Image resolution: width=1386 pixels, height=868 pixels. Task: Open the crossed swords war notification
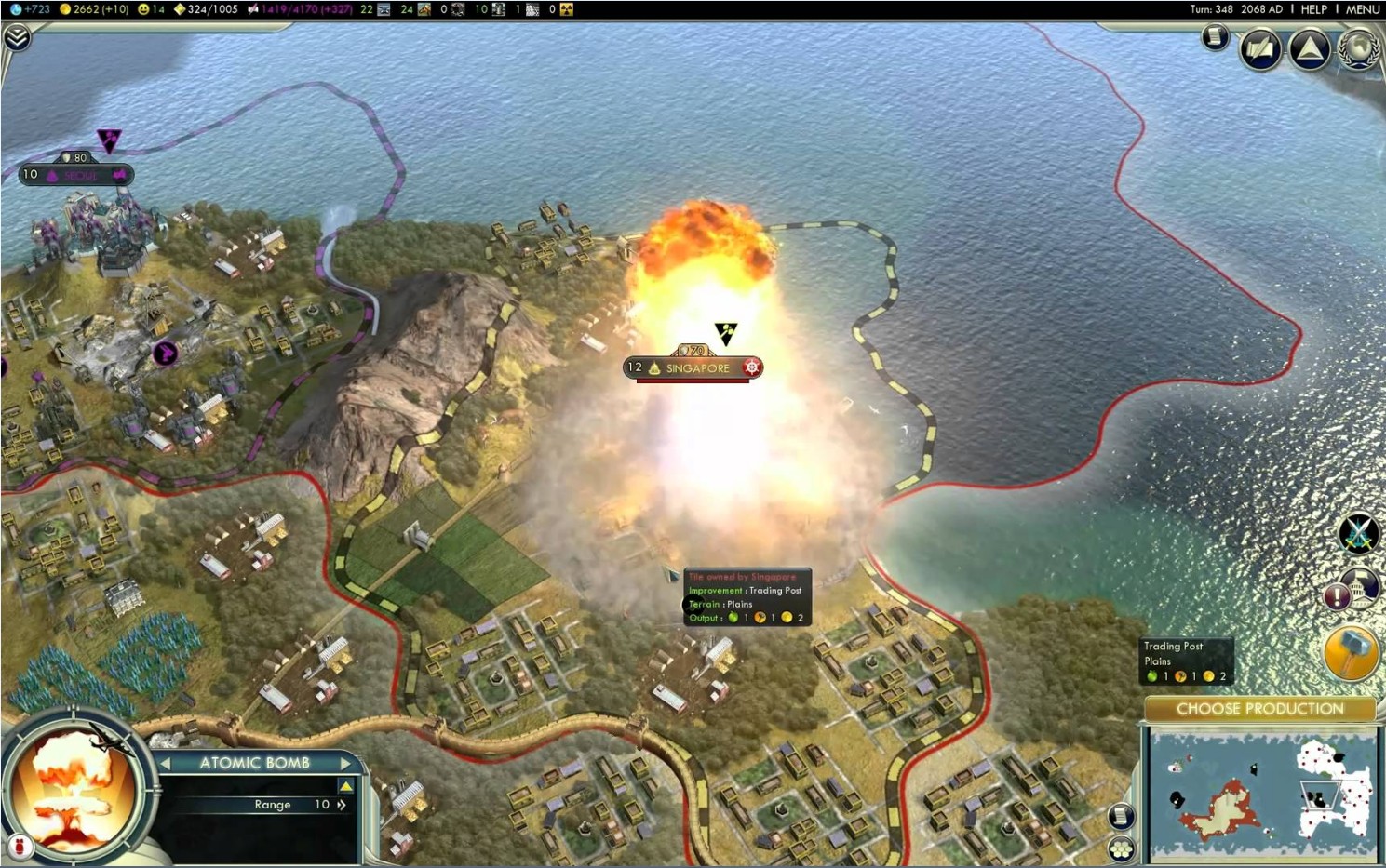point(1358,534)
